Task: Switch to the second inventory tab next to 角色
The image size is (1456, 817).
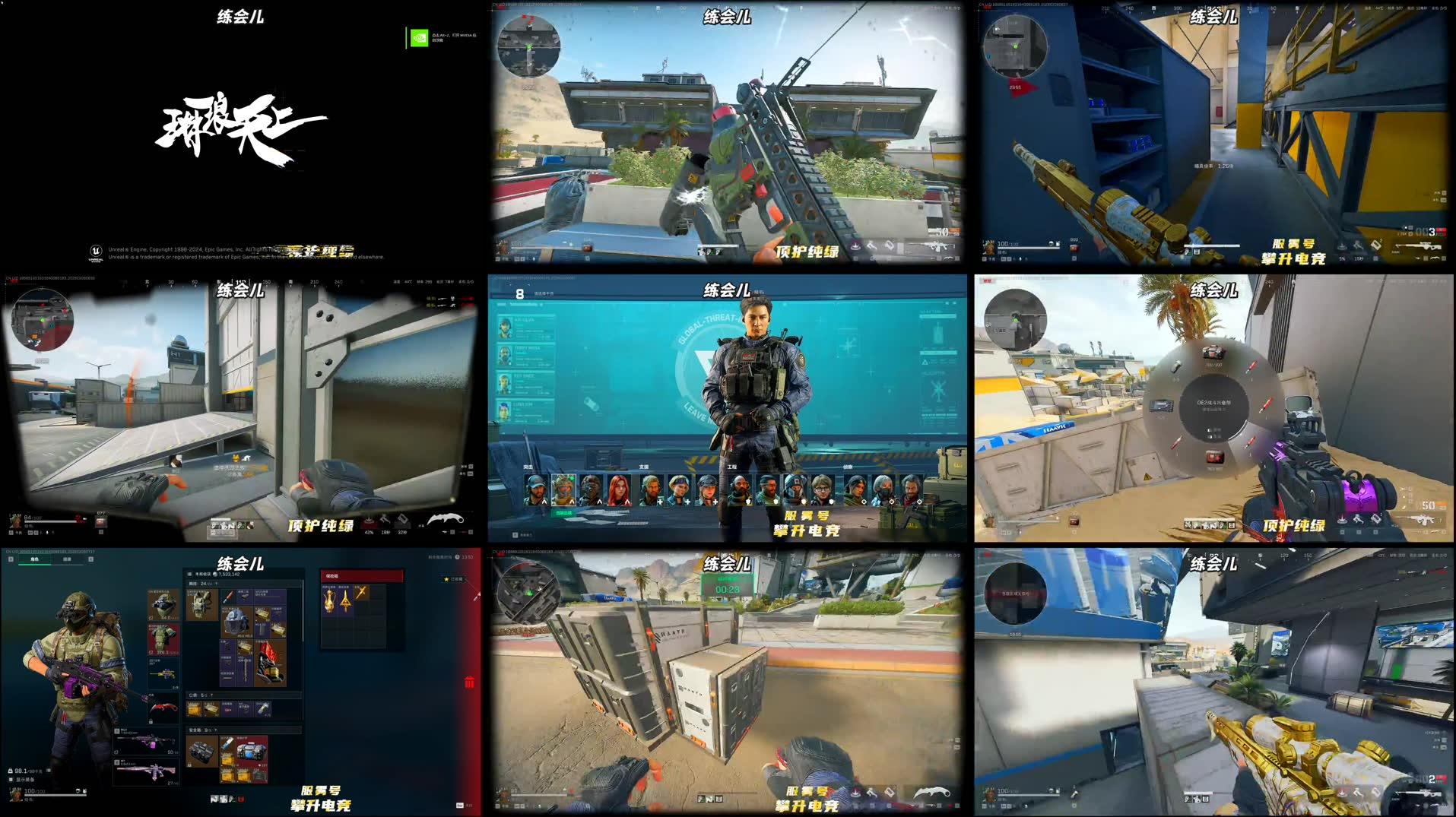Action: (x=68, y=560)
